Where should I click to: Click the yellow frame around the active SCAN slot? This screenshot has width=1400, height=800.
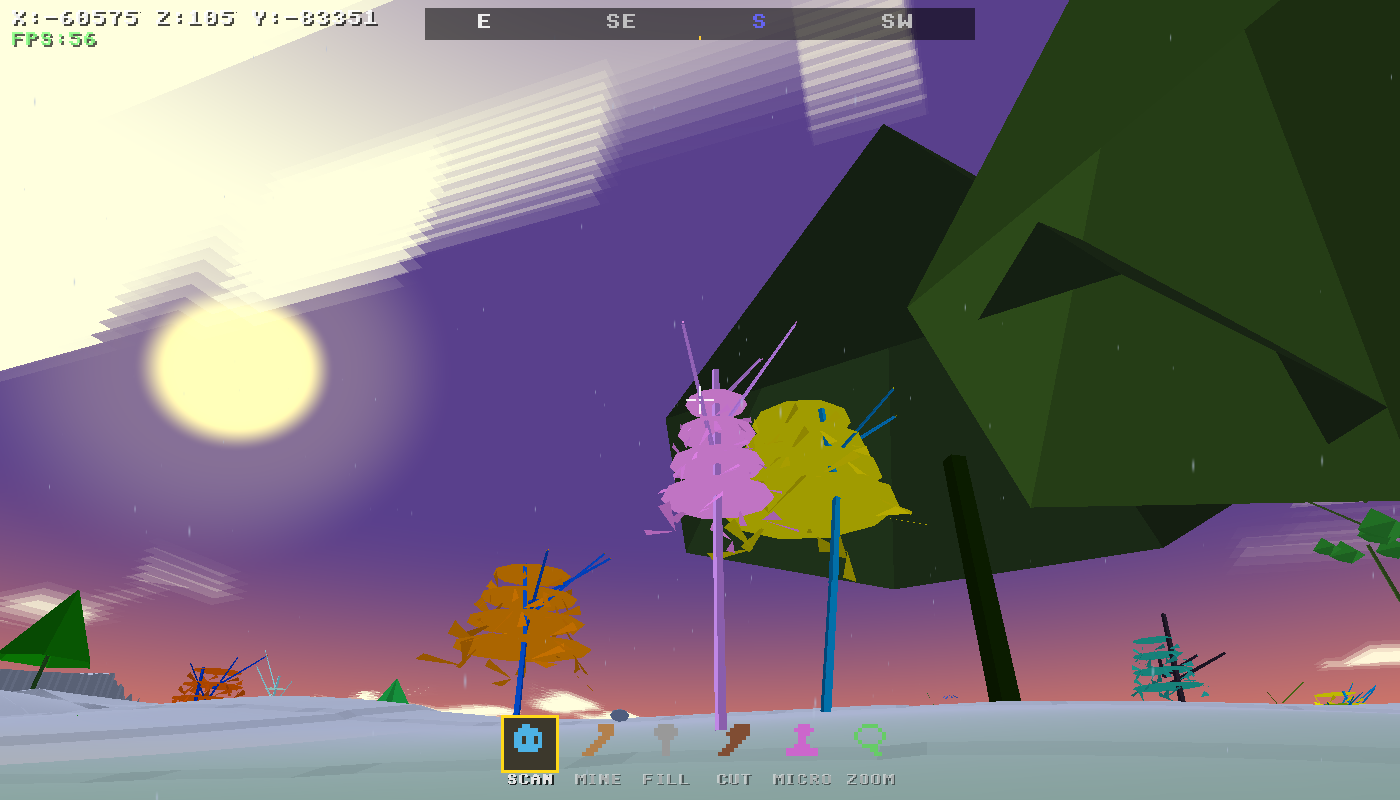pyautogui.click(x=530, y=719)
